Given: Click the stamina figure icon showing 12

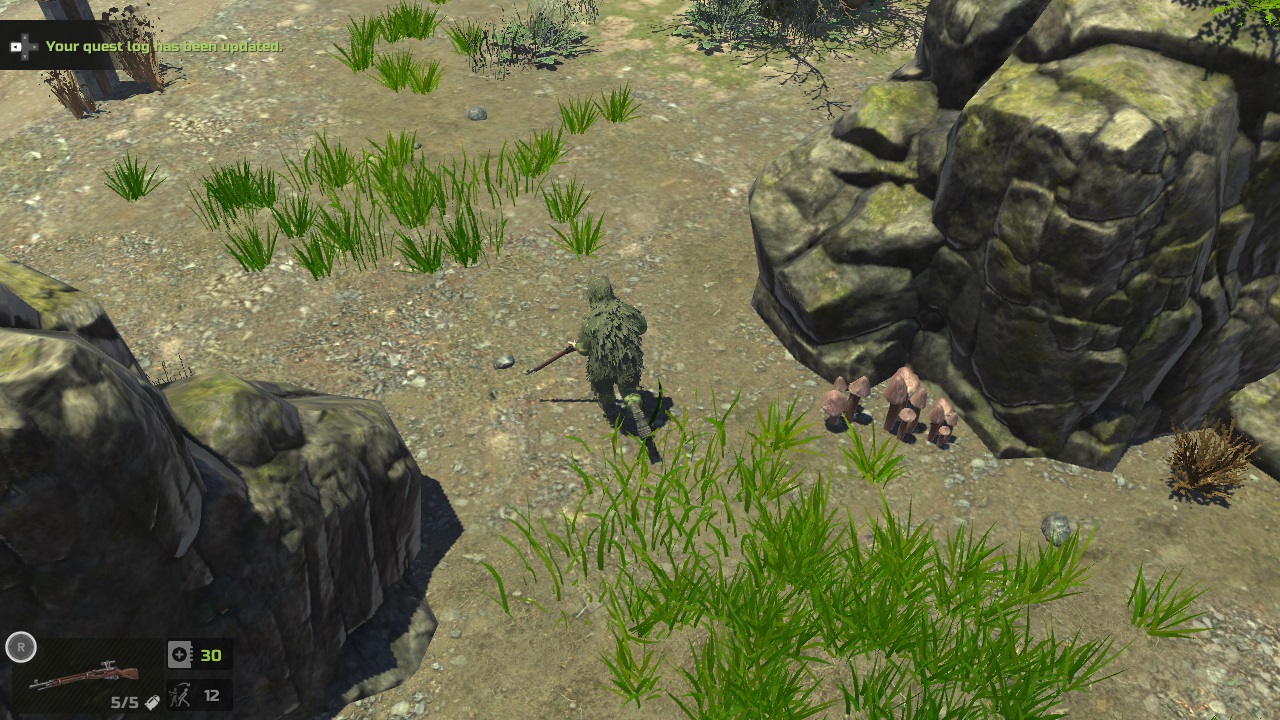Looking at the screenshot, I should [180, 695].
